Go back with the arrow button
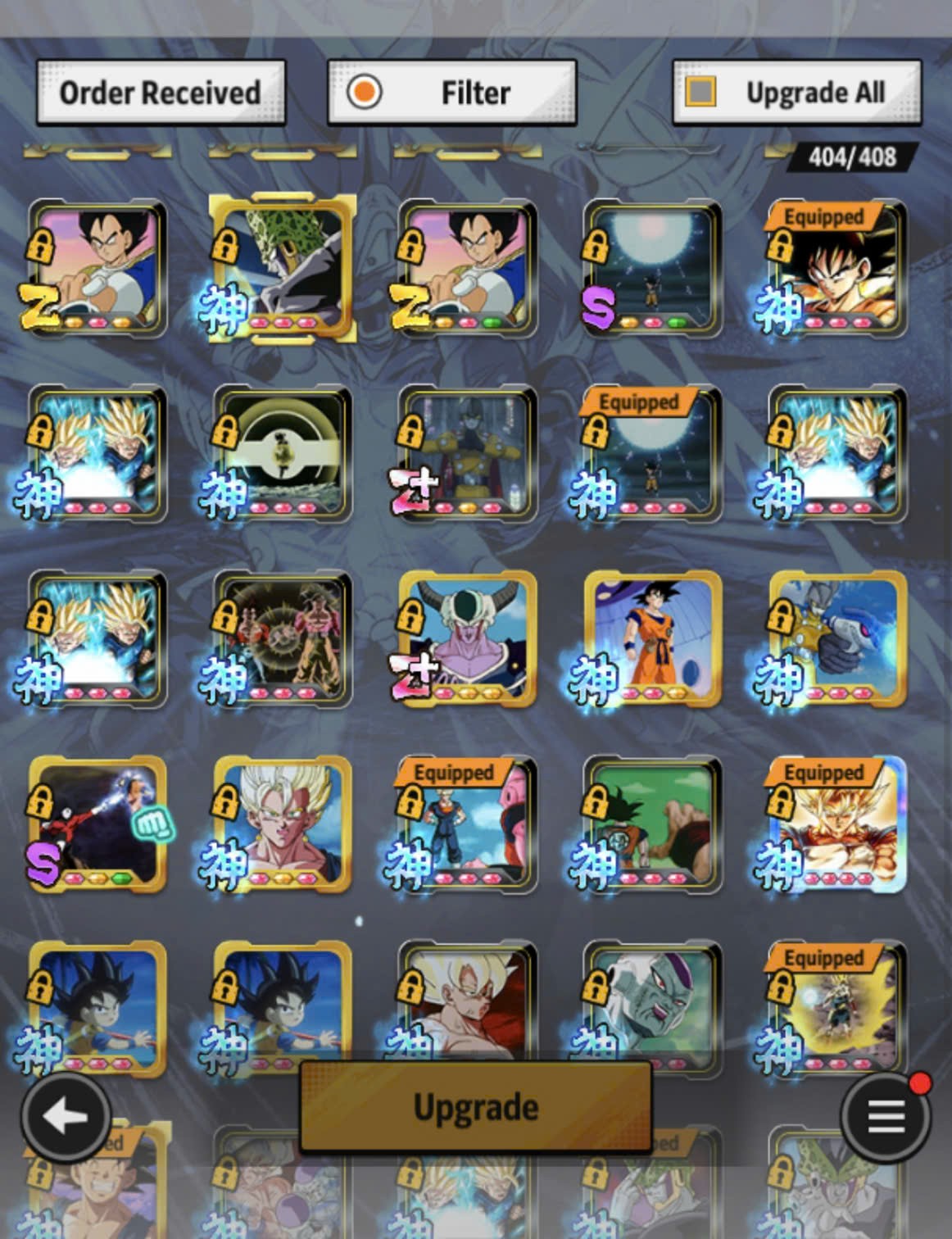952x1239 pixels. [x=65, y=1115]
